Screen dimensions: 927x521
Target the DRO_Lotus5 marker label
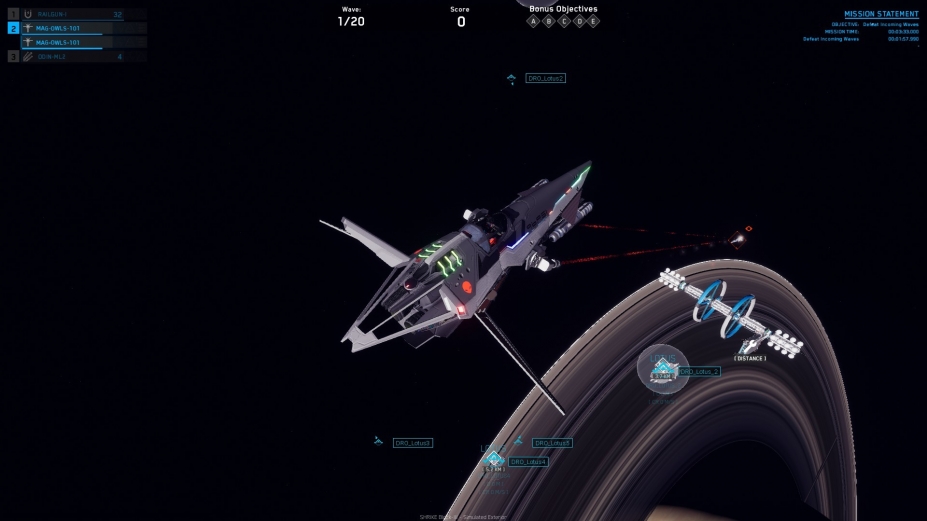tap(552, 443)
